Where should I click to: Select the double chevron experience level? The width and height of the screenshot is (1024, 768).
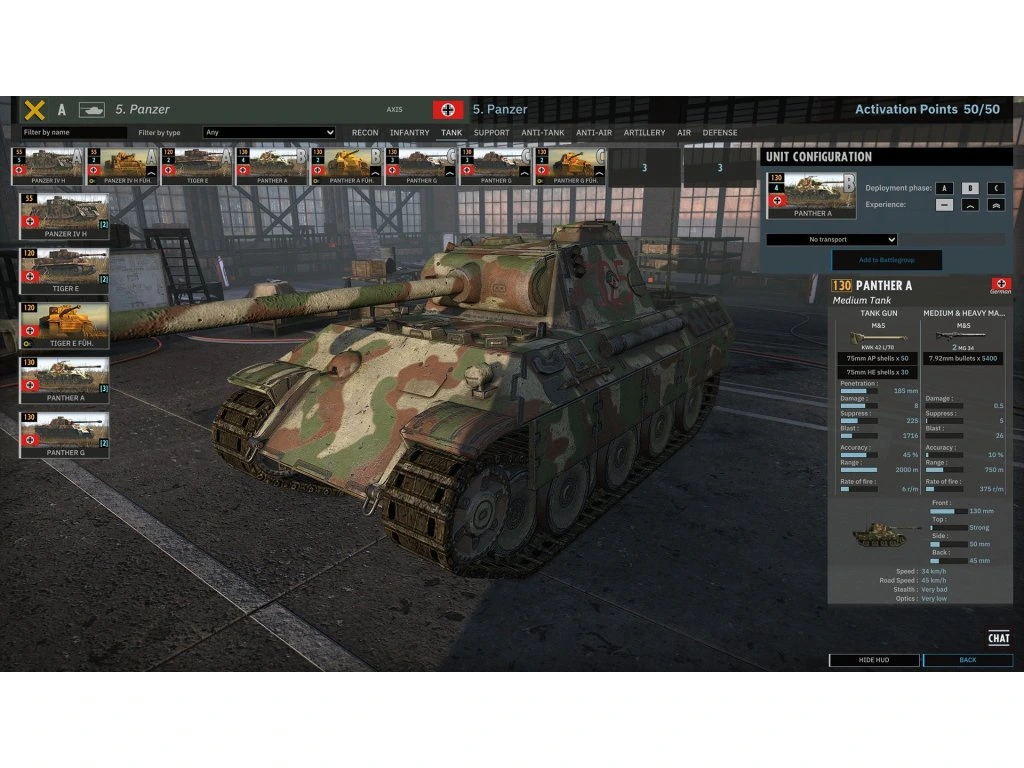tap(995, 205)
